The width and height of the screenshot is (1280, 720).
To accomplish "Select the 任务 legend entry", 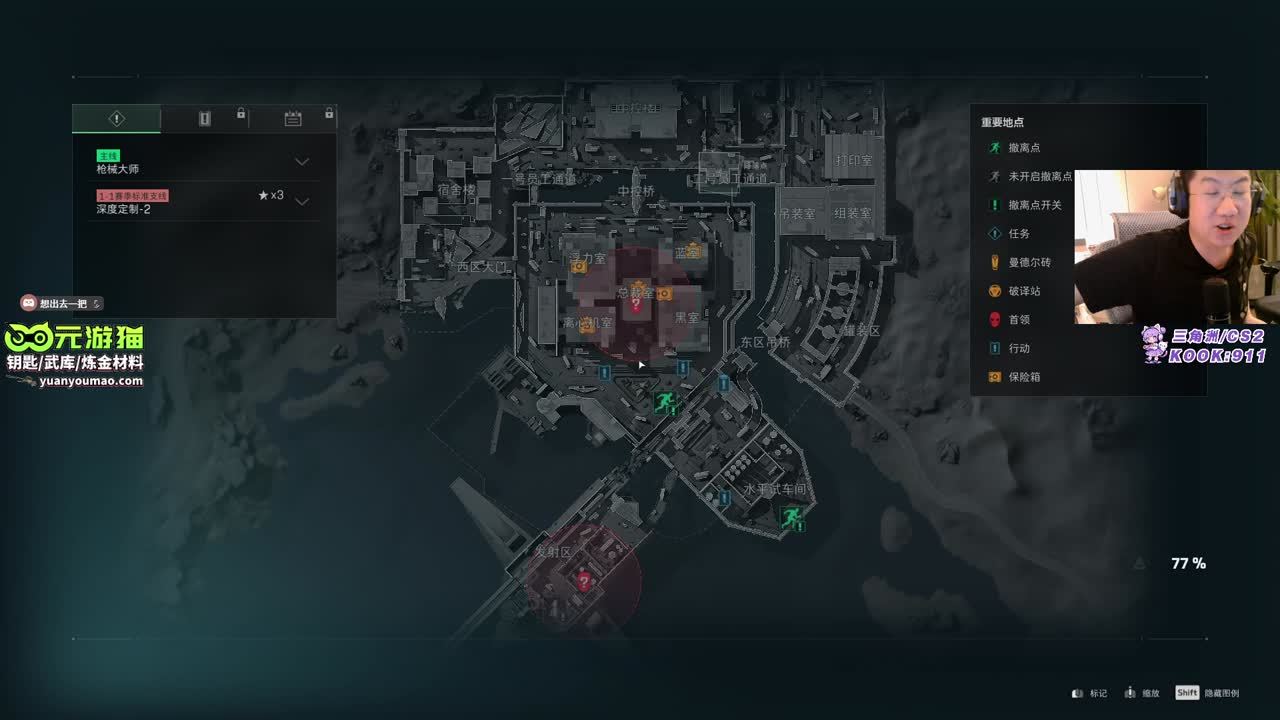I will click(1018, 234).
